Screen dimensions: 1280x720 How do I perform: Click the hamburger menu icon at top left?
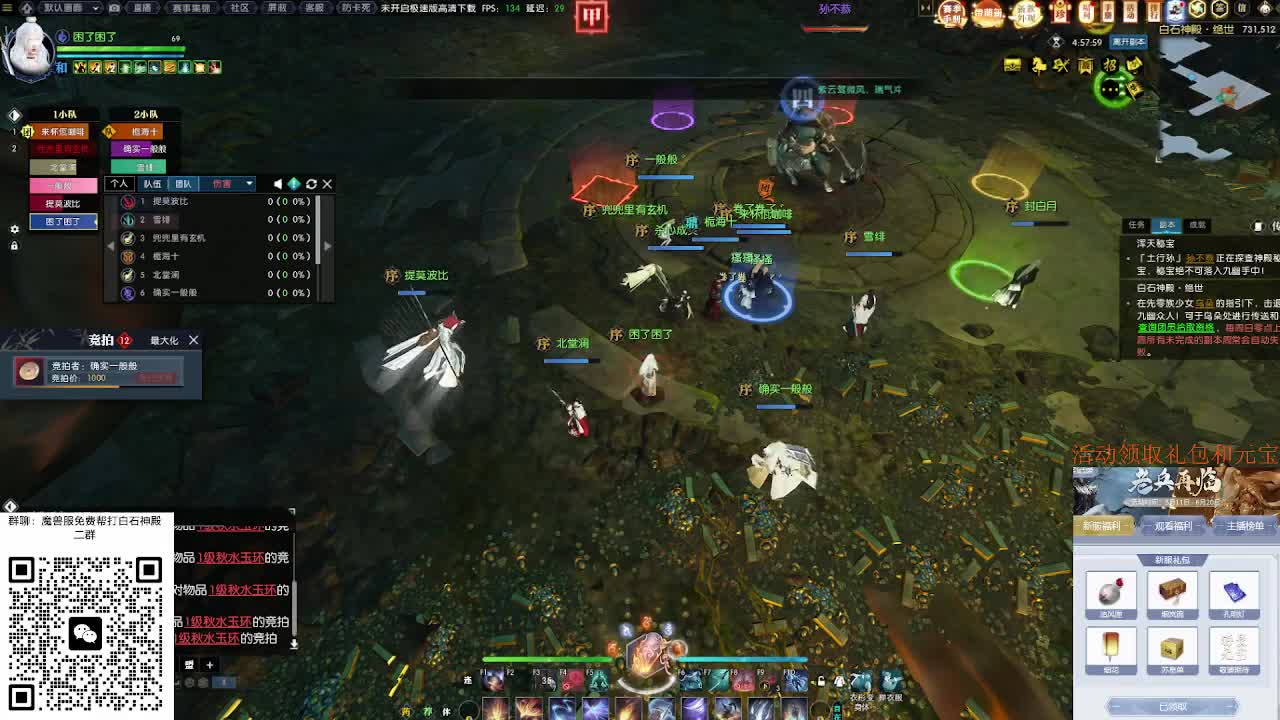pyautogui.click(x=8, y=8)
